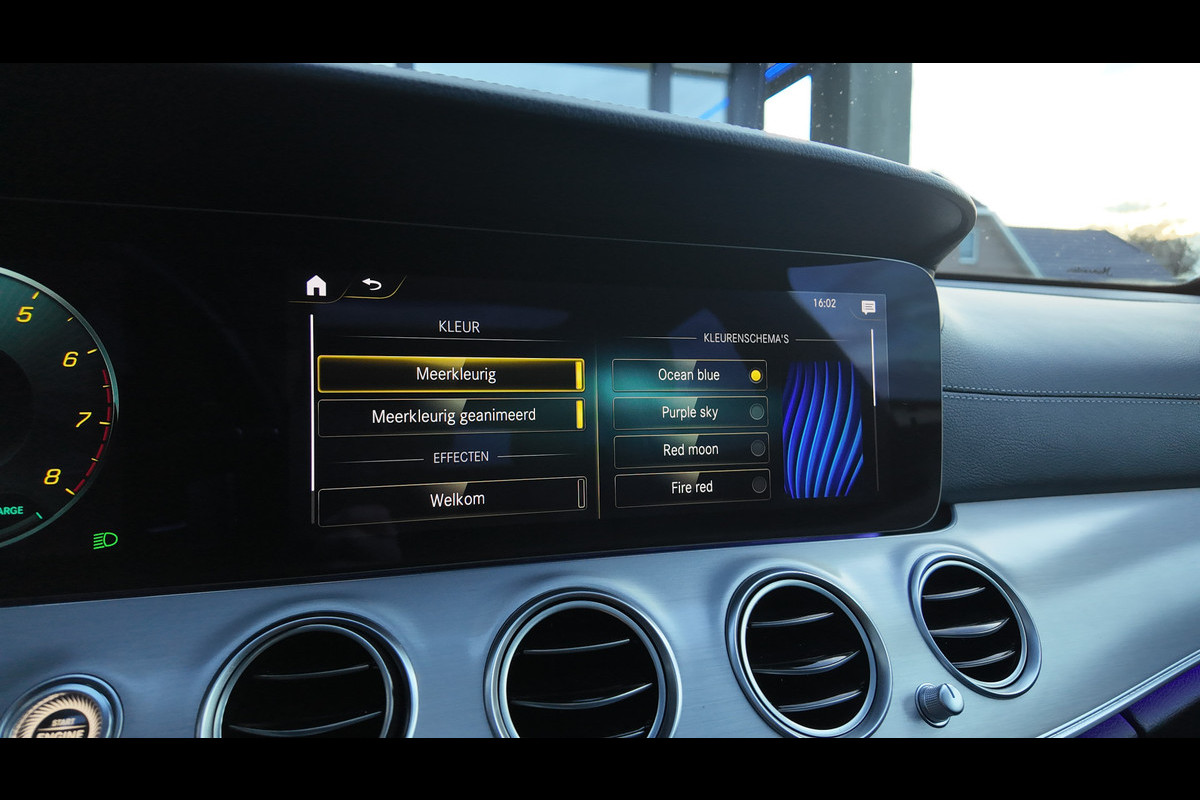Click the blue wave scheme preview
Screen dimensions: 1200x800
pyautogui.click(x=822, y=428)
